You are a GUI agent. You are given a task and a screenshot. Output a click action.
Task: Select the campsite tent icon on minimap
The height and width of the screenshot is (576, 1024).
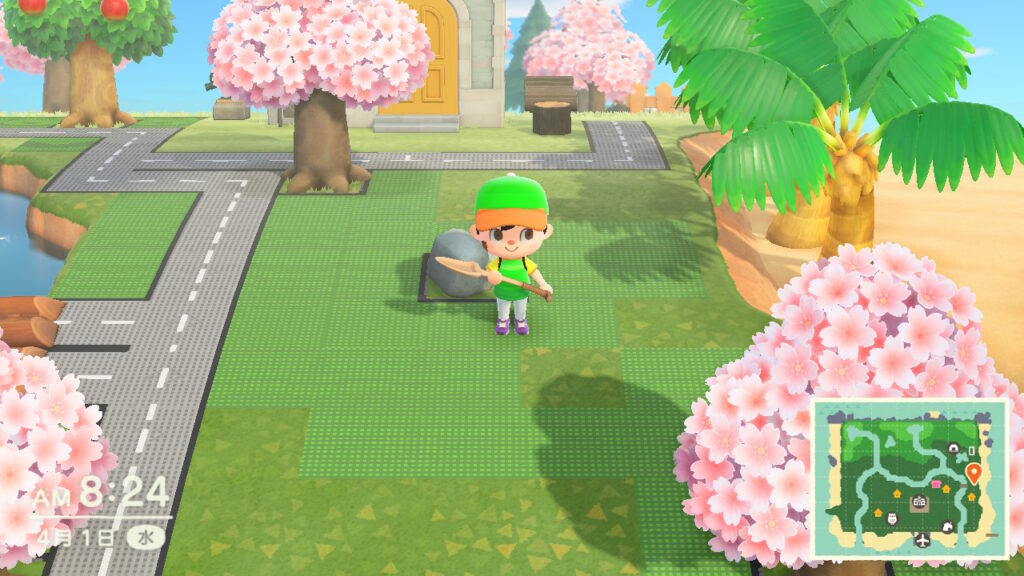click(953, 449)
